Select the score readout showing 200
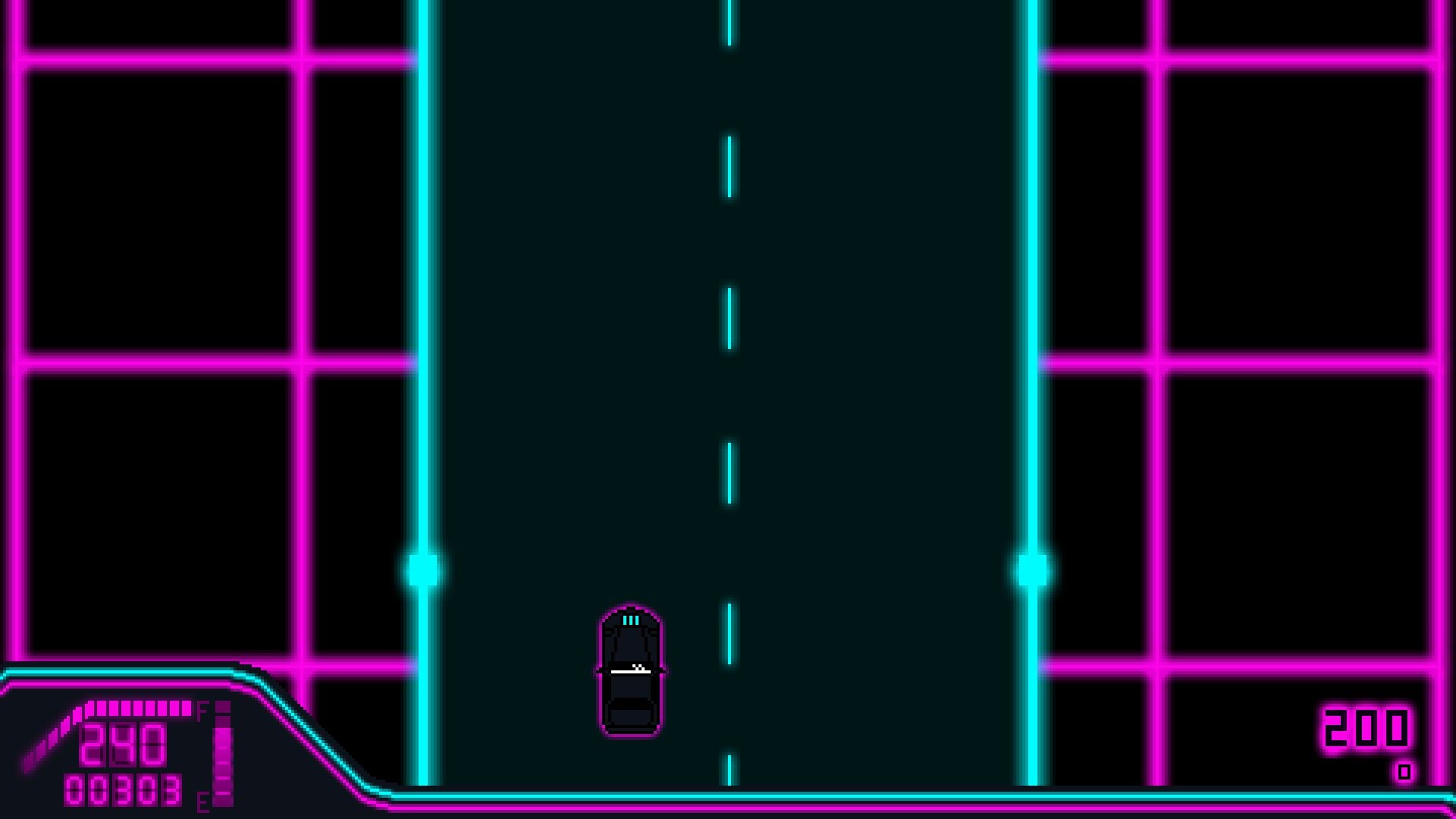 tap(1365, 728)
